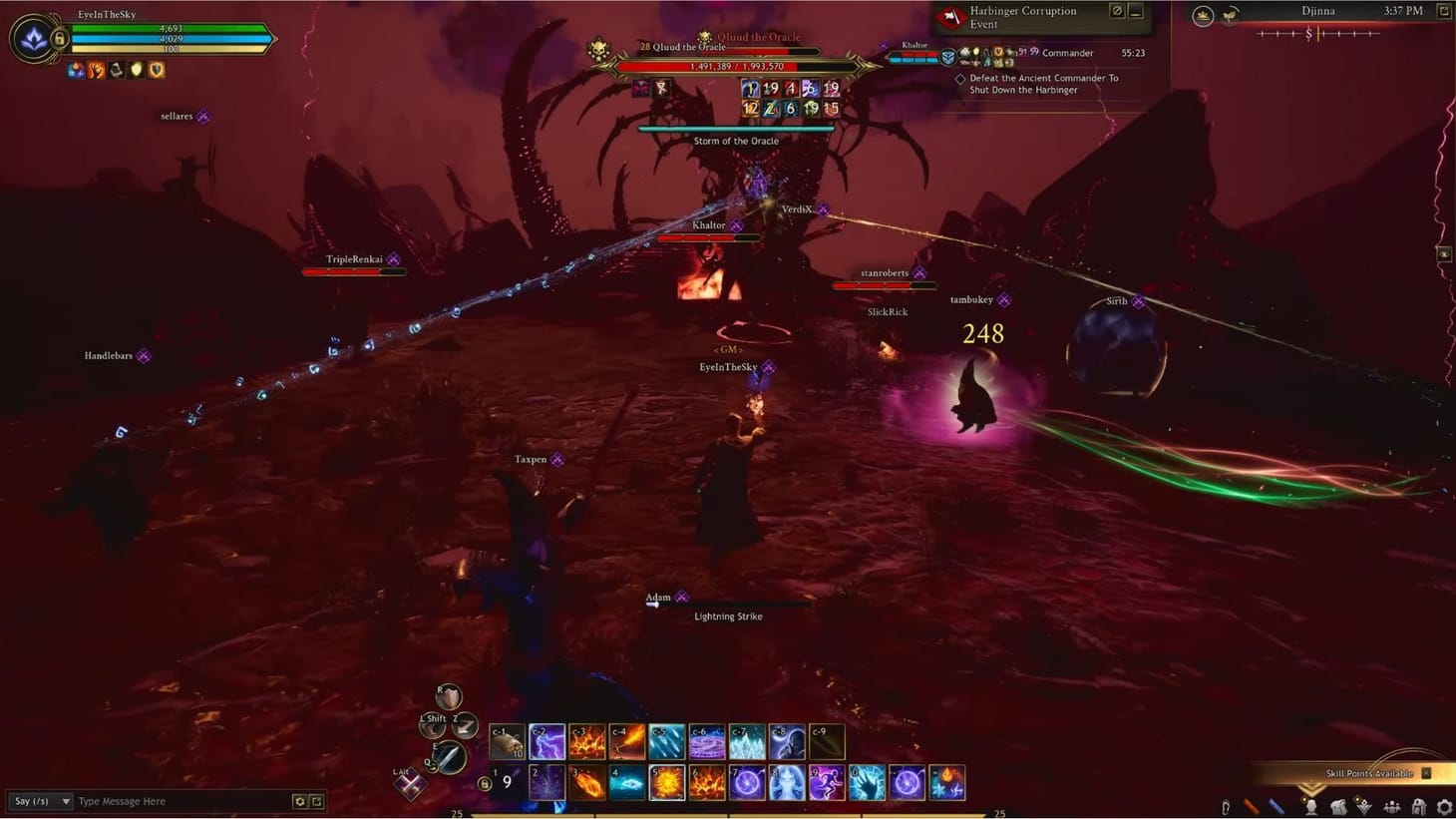
Task: Click the currency balance marker near the $ symbol
Action: click(x=1318, y=35)
